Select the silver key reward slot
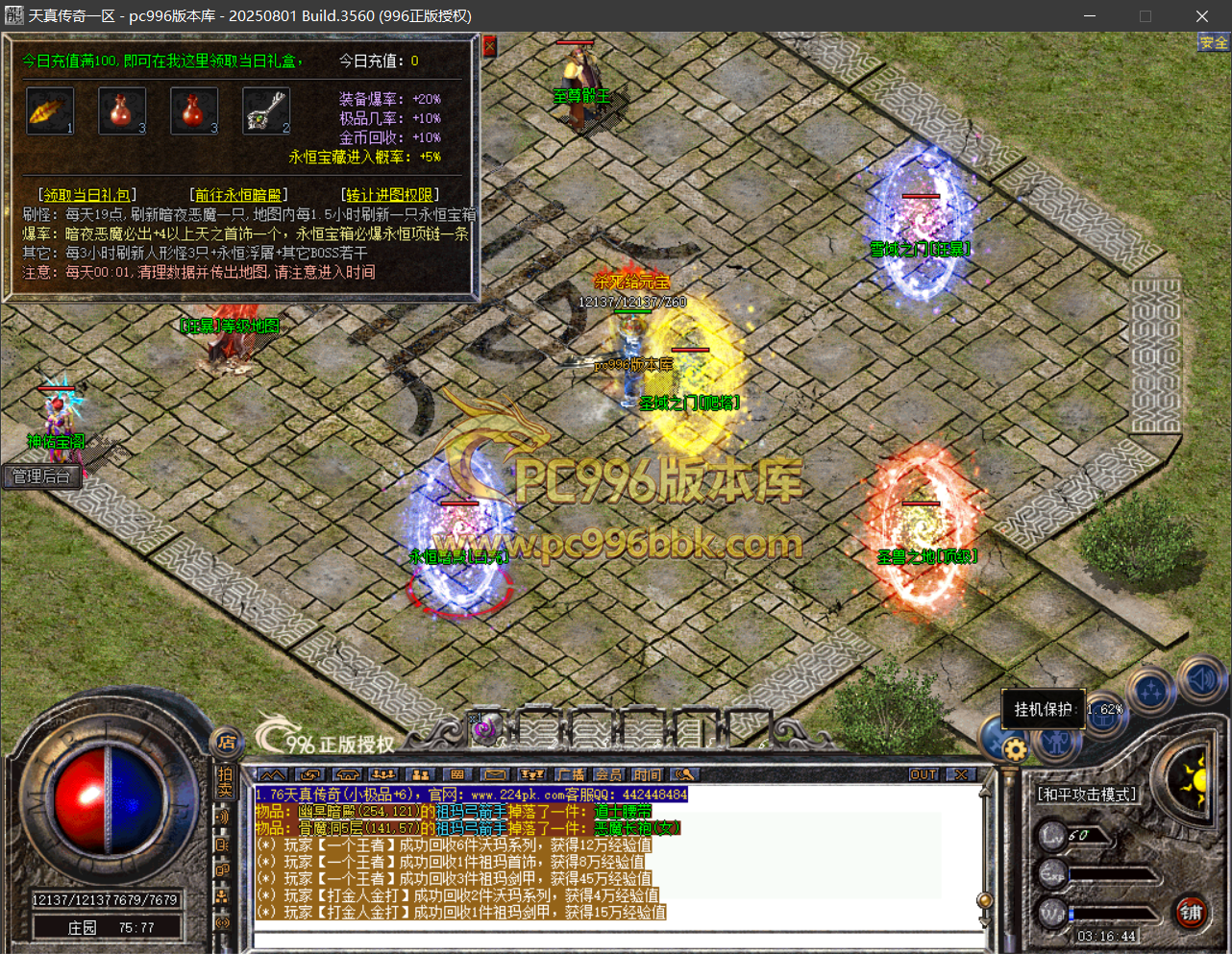Image resolution: width=1232 pixels, height=954 pixels. (x=266, y=111)
